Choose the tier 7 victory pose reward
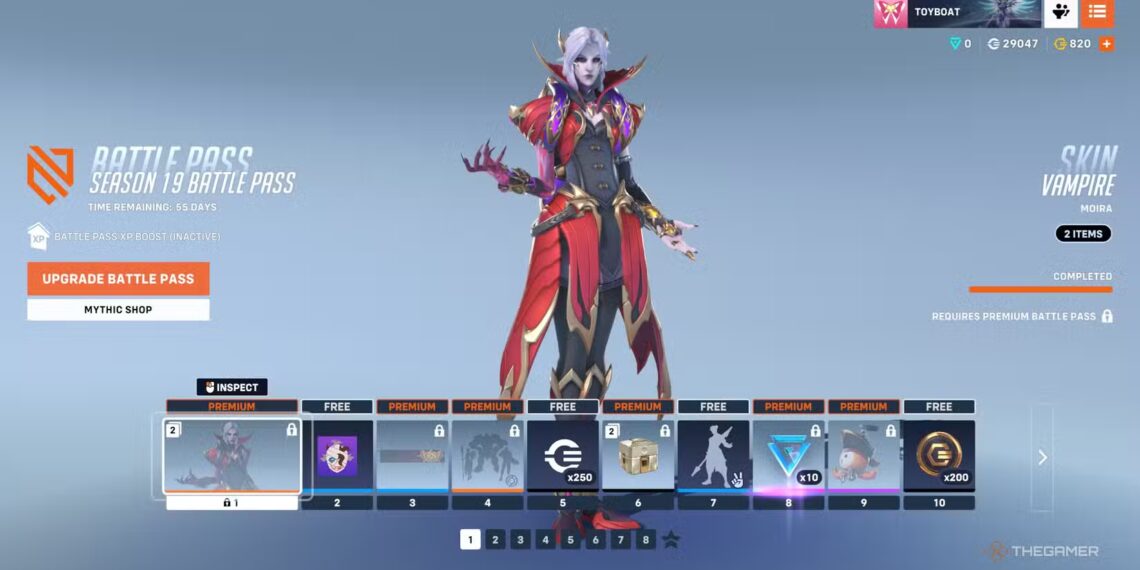This screenshot has width=1140, height=570. [713, 456]
